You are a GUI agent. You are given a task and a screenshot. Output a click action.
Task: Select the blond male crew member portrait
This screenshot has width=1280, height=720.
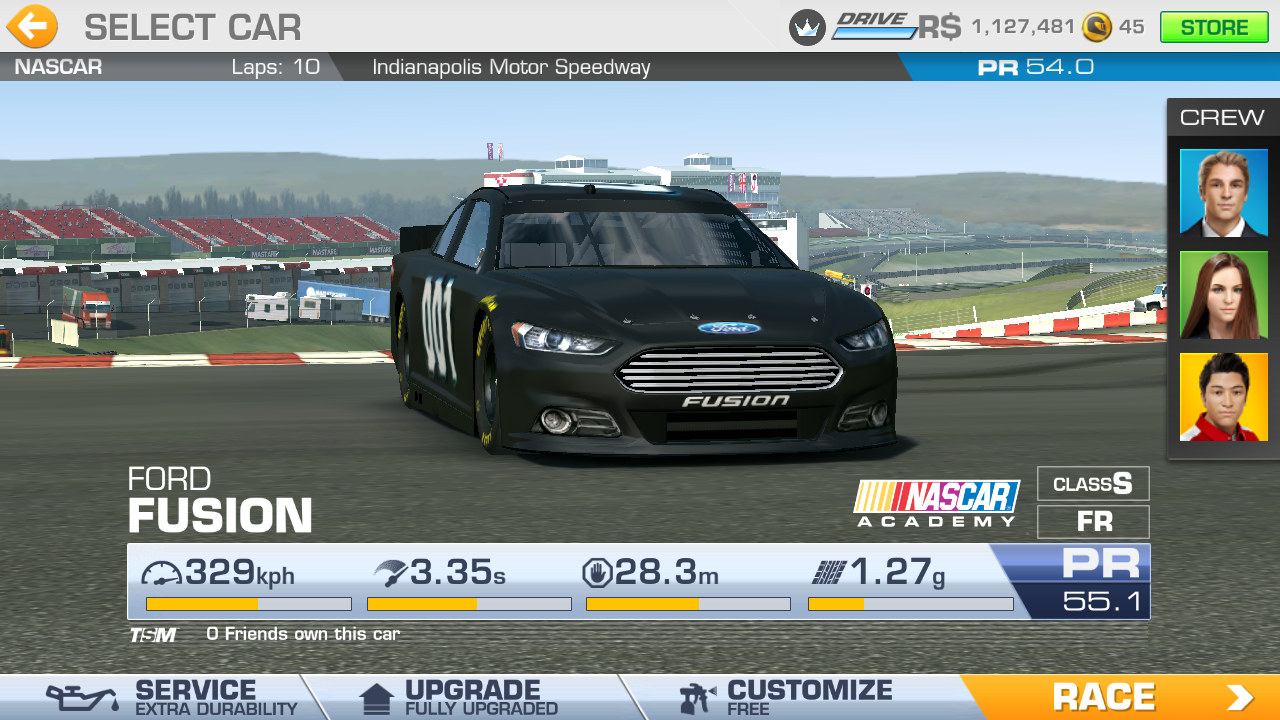point(1223,192)
